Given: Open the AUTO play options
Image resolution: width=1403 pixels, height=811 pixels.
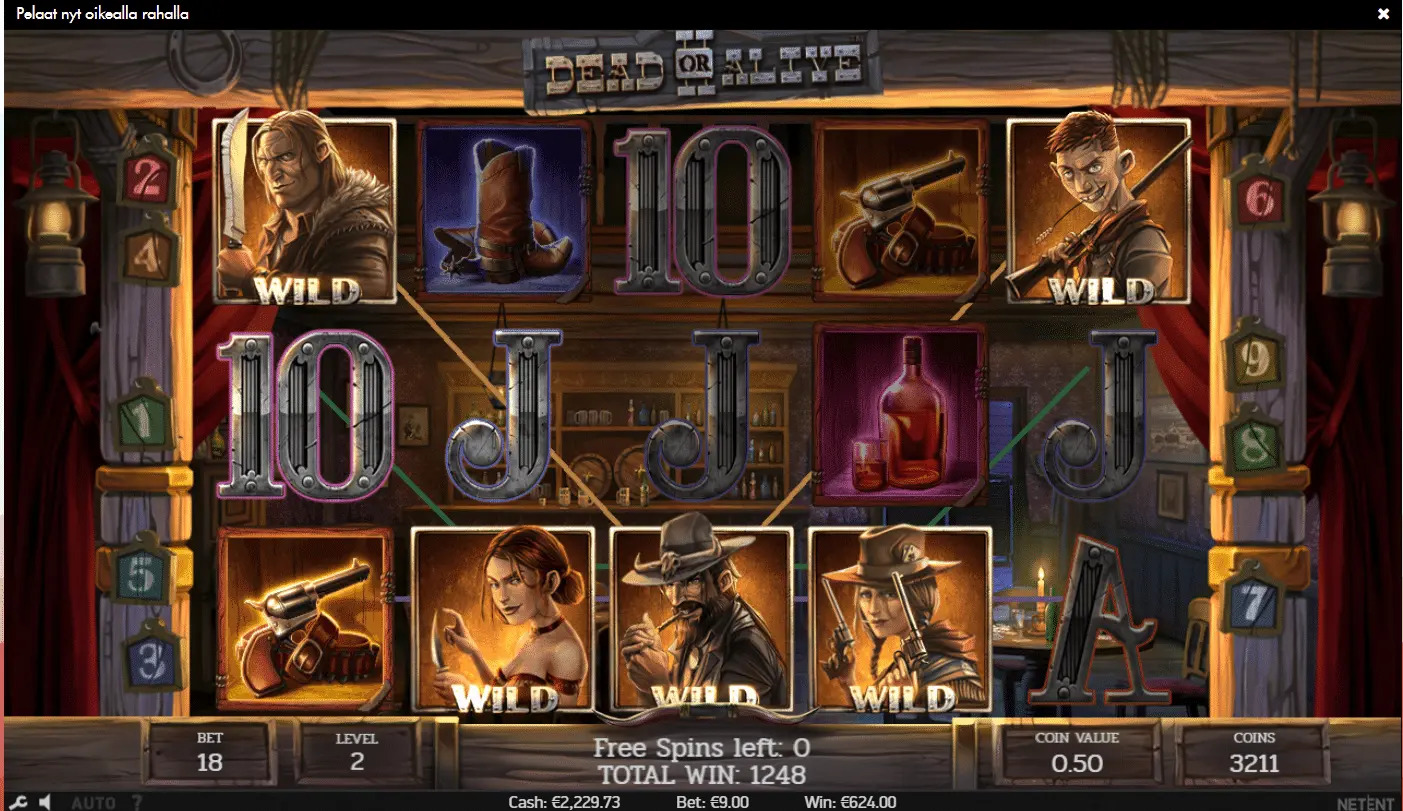Looking at the screenshot, I should [x=93, y=802].
